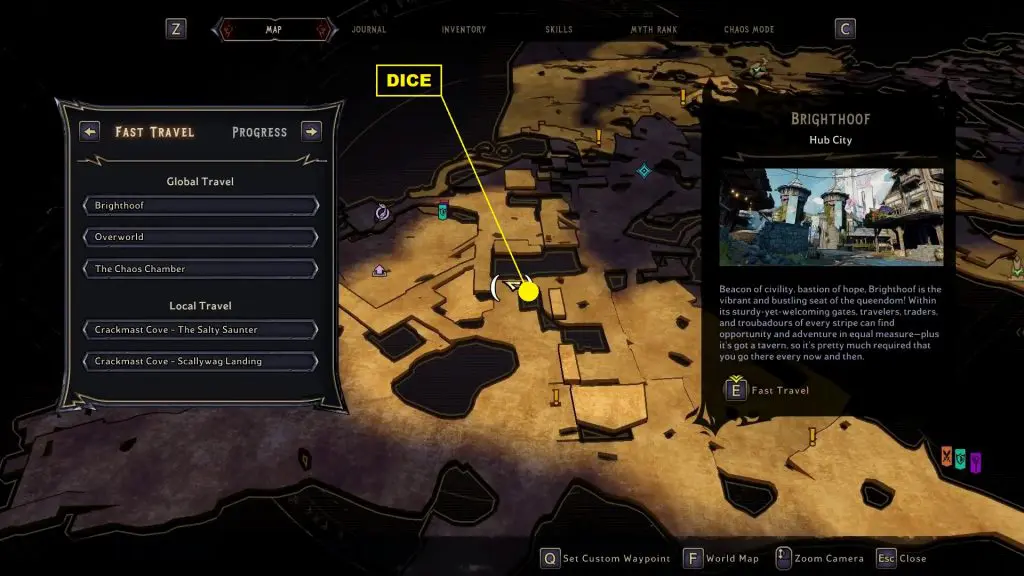This screenshot has width=1024, height=576.
Task: Open the Inventory tab
Action: [x=464, y=30]
